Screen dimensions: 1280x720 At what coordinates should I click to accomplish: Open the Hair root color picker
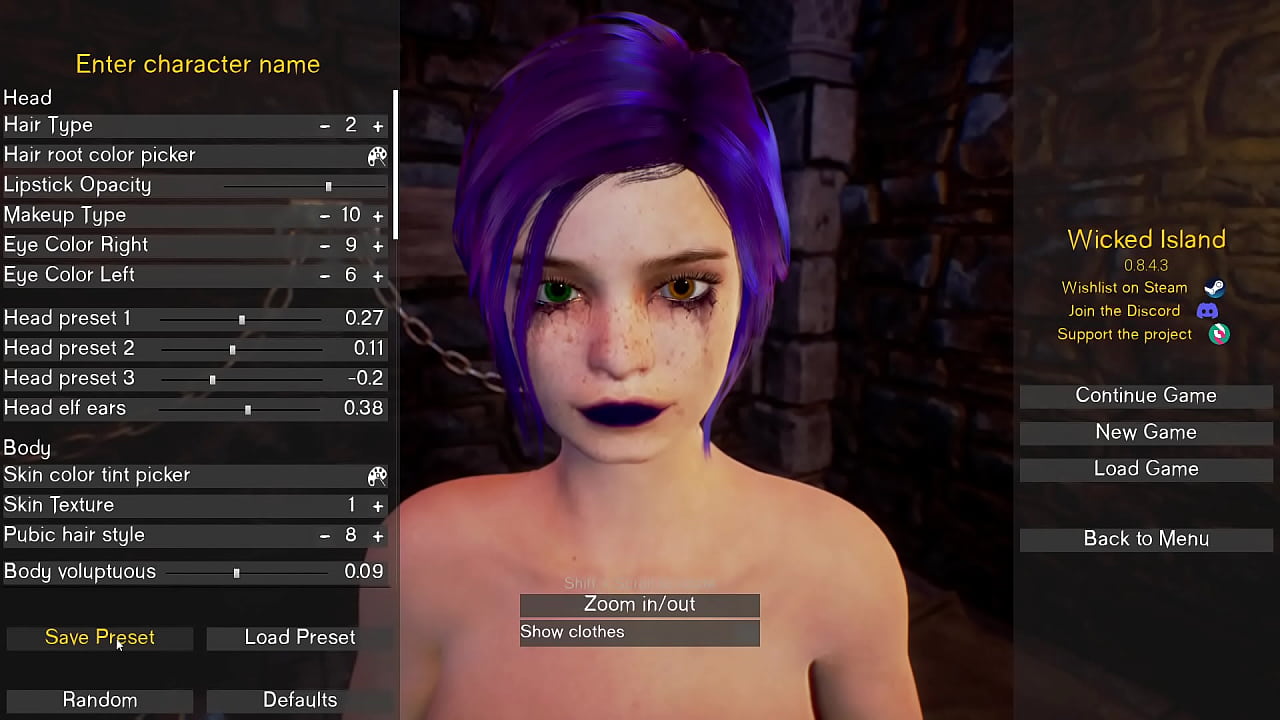pyautogui.click(x=377, y=156)
